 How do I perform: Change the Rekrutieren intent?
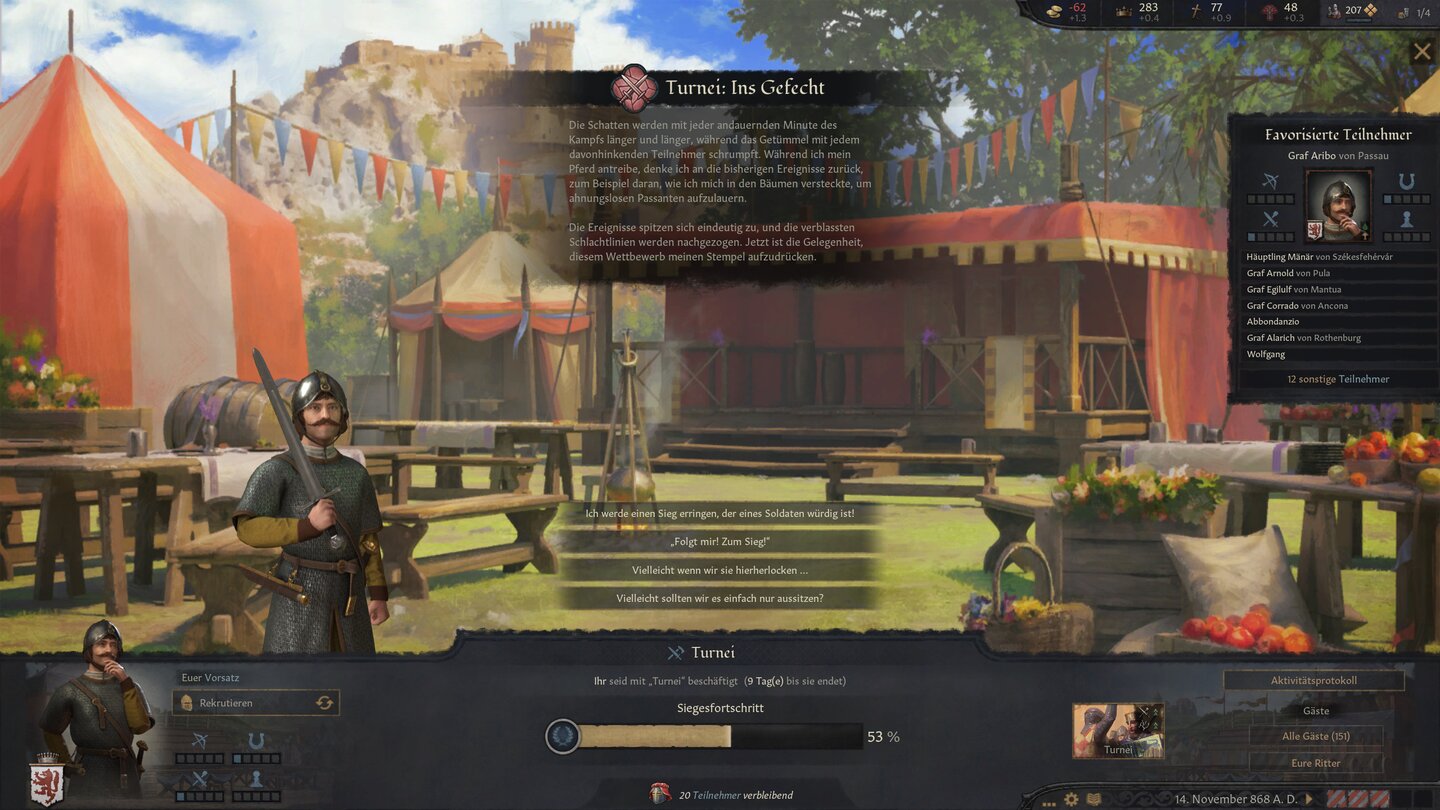[324, 703]
